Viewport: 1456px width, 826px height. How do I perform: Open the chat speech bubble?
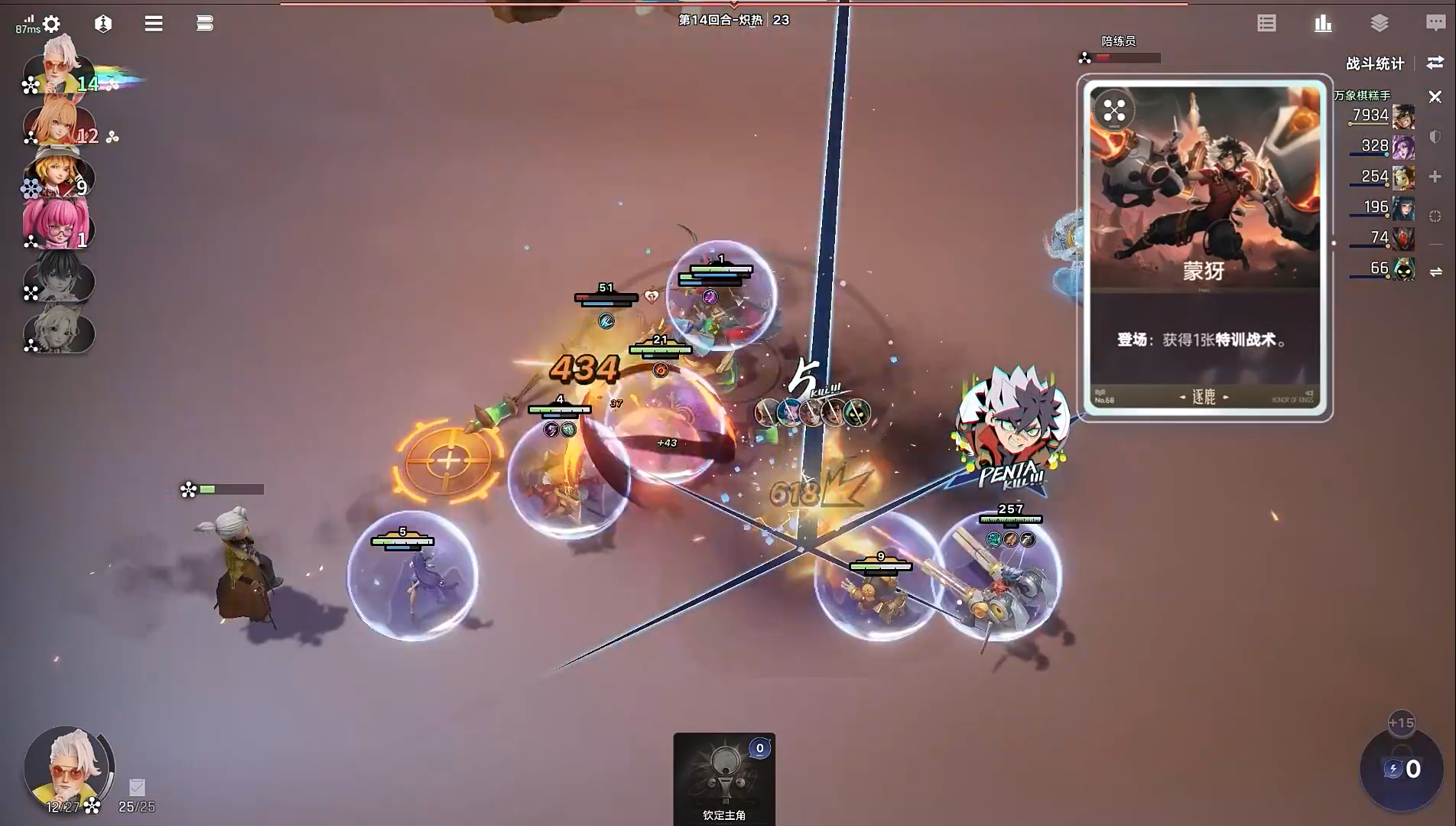click(x=1435, y=24)
